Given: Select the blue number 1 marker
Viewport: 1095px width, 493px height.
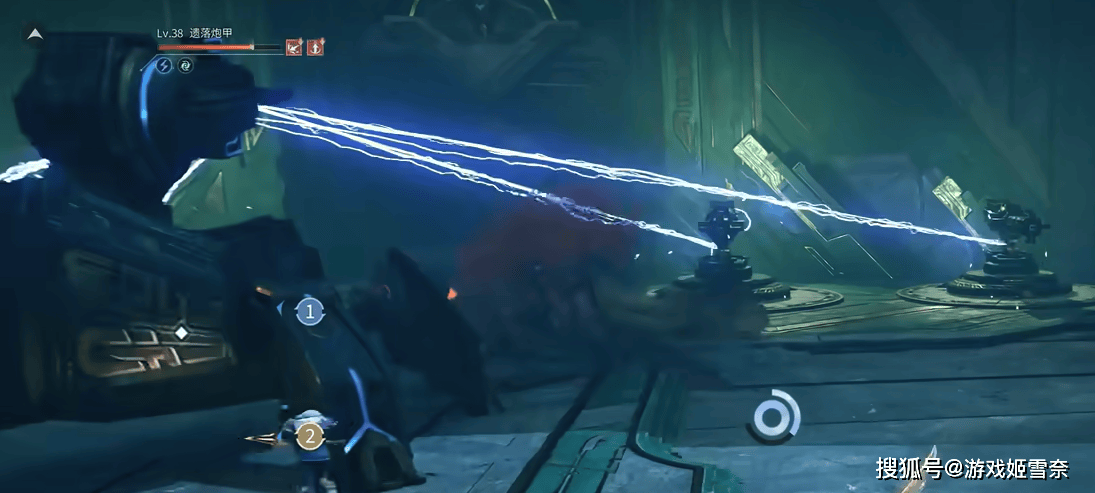Looking at the screenshot, I should [310, 312].
